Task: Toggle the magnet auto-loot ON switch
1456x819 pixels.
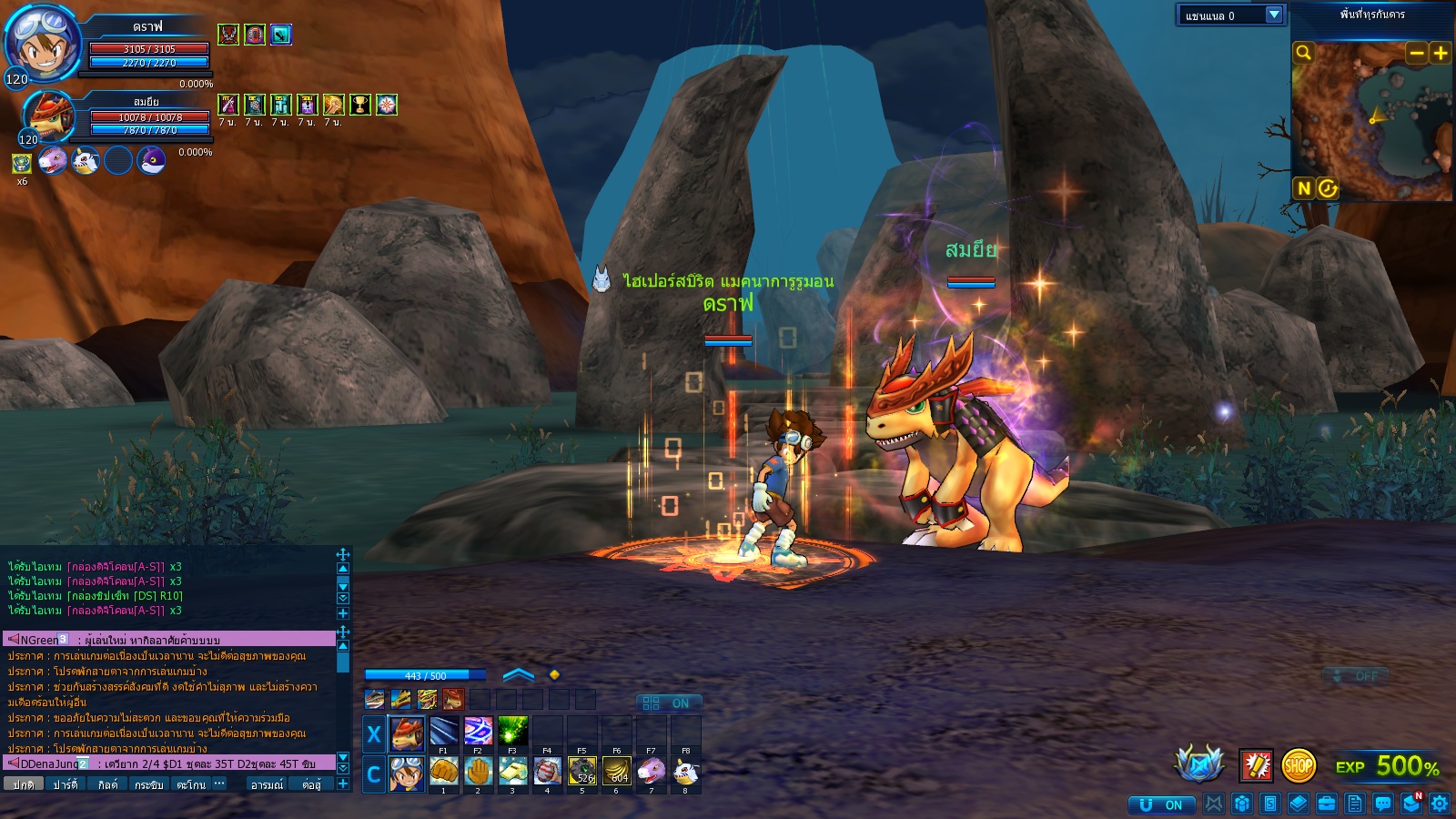Action: pyautogui.click(x=1161, y=804)
